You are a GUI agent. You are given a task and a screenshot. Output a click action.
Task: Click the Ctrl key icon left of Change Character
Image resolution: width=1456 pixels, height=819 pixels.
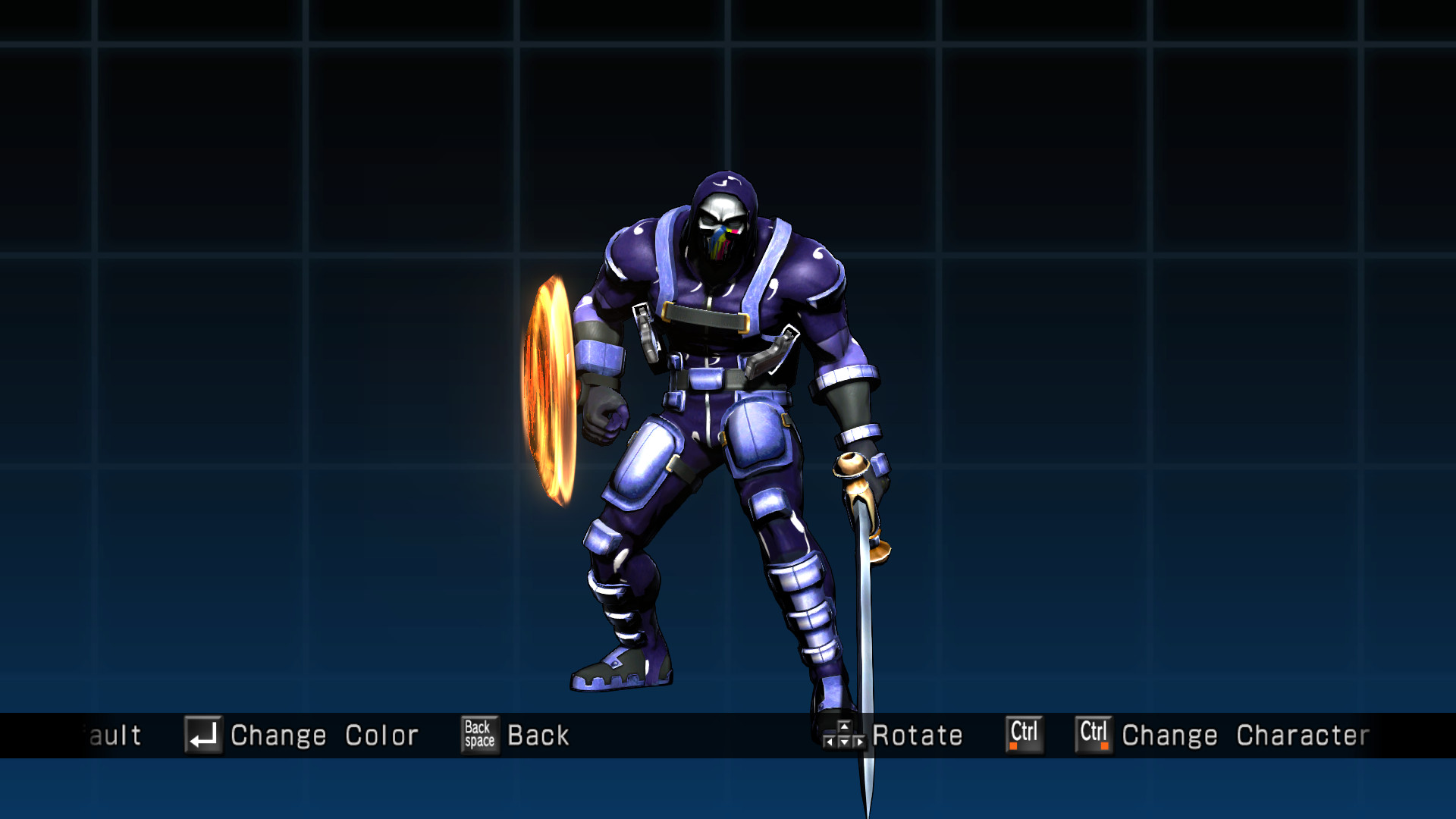coord(1093,734)
